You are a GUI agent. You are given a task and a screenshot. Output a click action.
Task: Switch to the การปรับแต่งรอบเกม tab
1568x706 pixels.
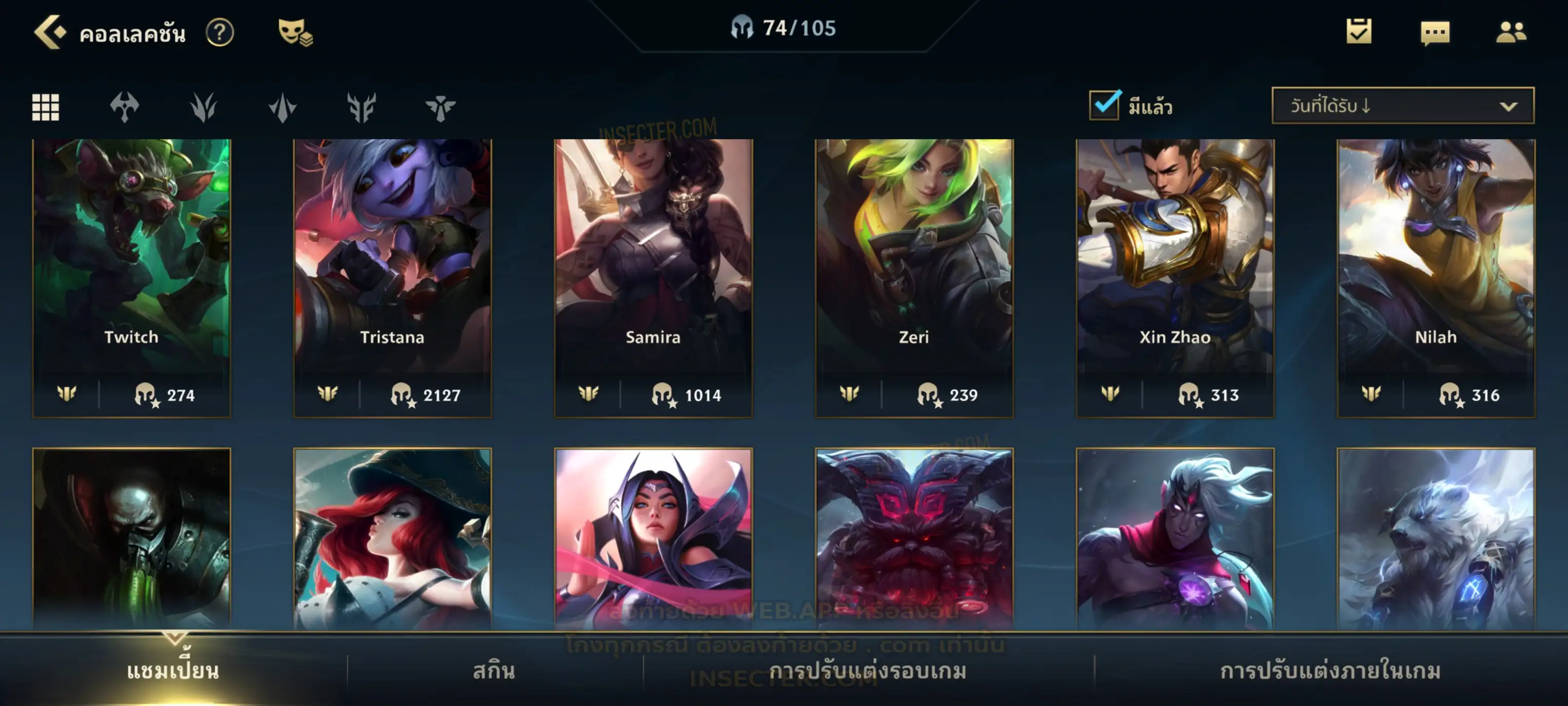click(x=868, y=671)
